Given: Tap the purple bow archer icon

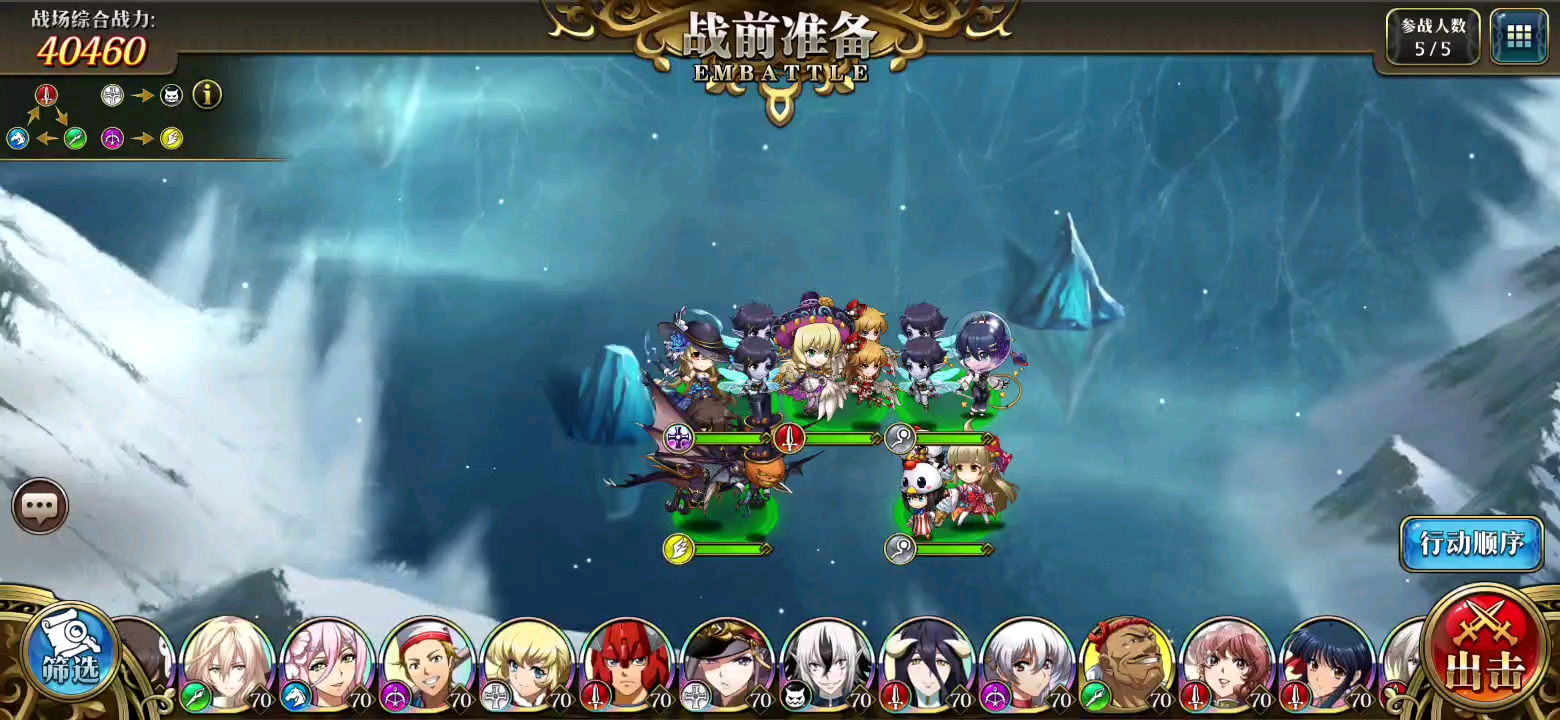Looking at the screenshot, I should (112, 140).
